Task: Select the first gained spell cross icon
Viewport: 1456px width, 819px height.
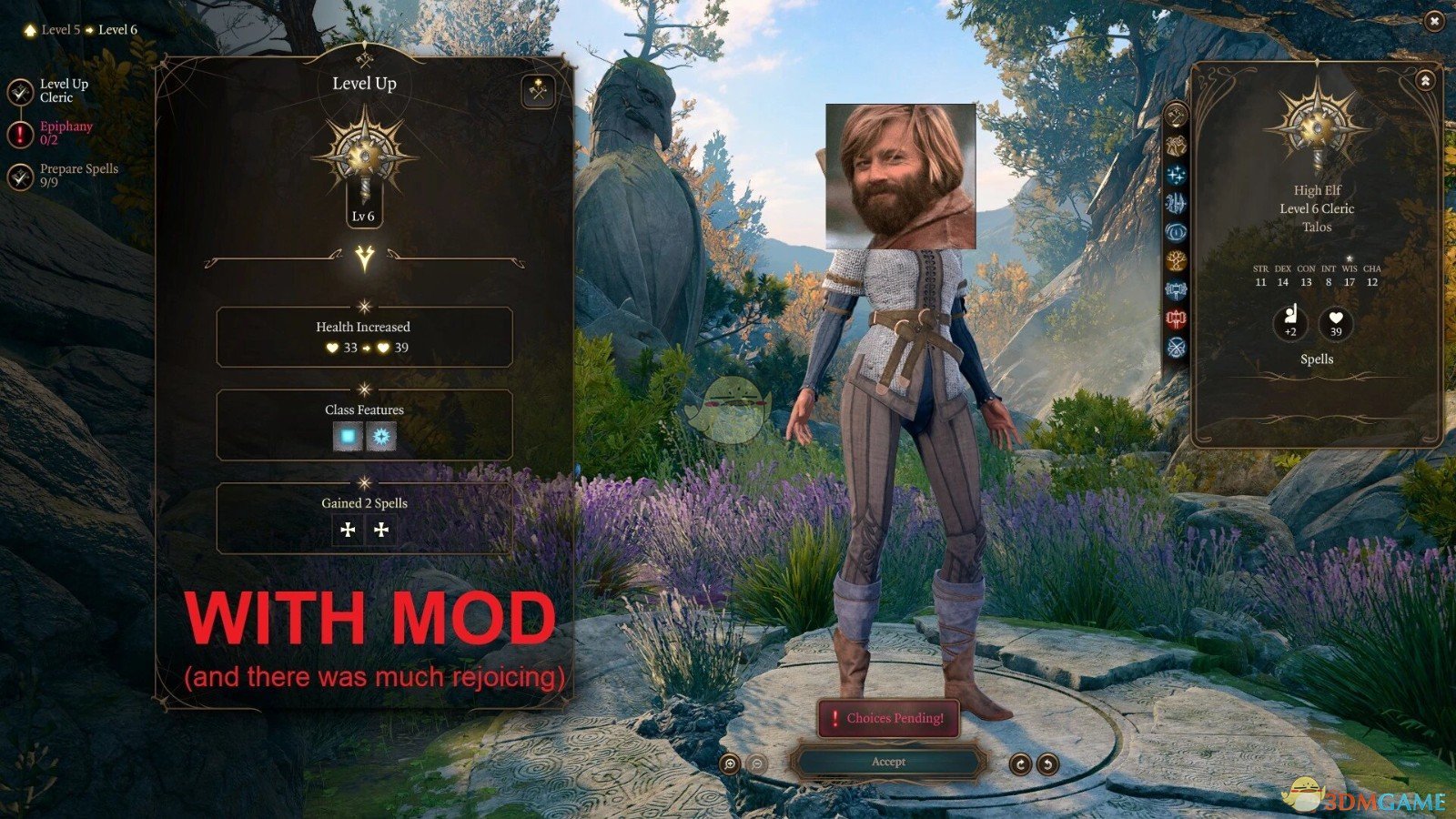Action: (x=348, y=530)
